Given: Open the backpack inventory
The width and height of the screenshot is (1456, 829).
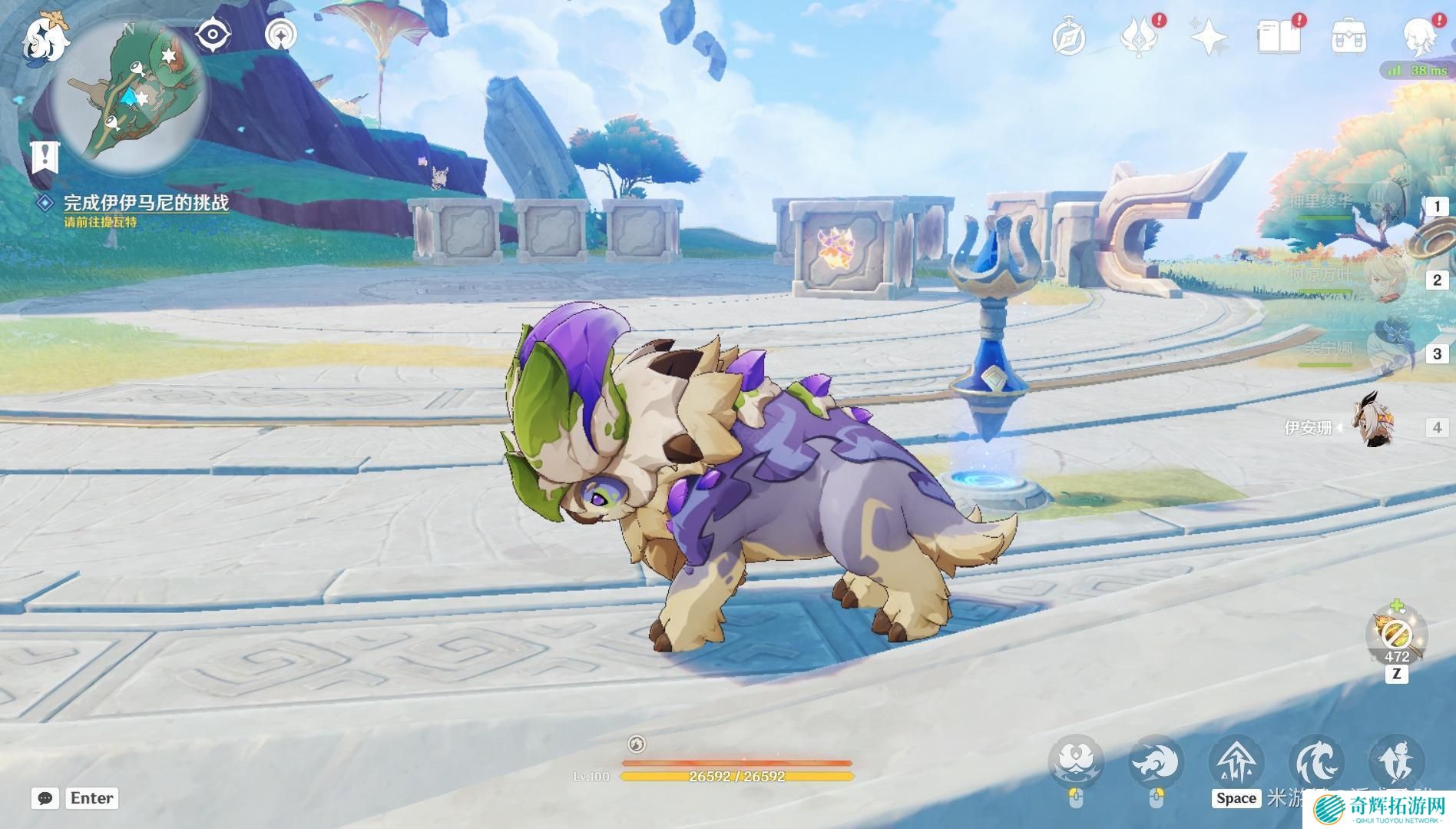Looking at the screenshot, I should click(x=1348, y=37).
